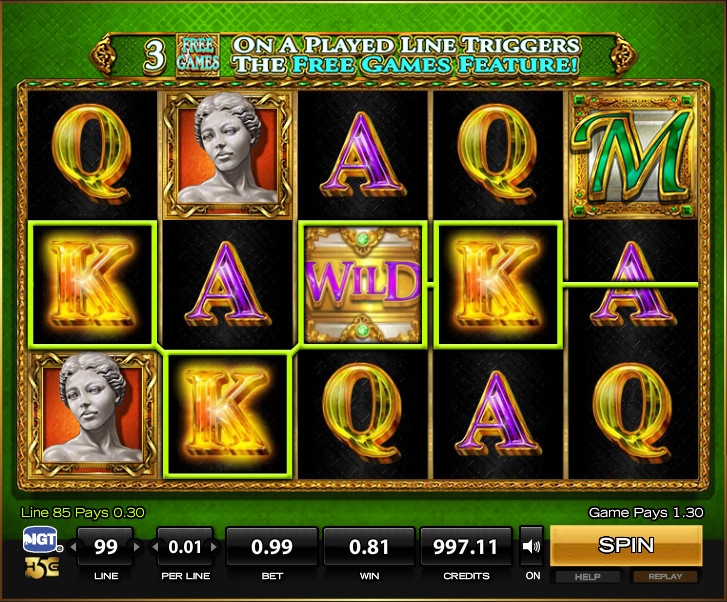Decrease the number of lines played

[71, 547]
